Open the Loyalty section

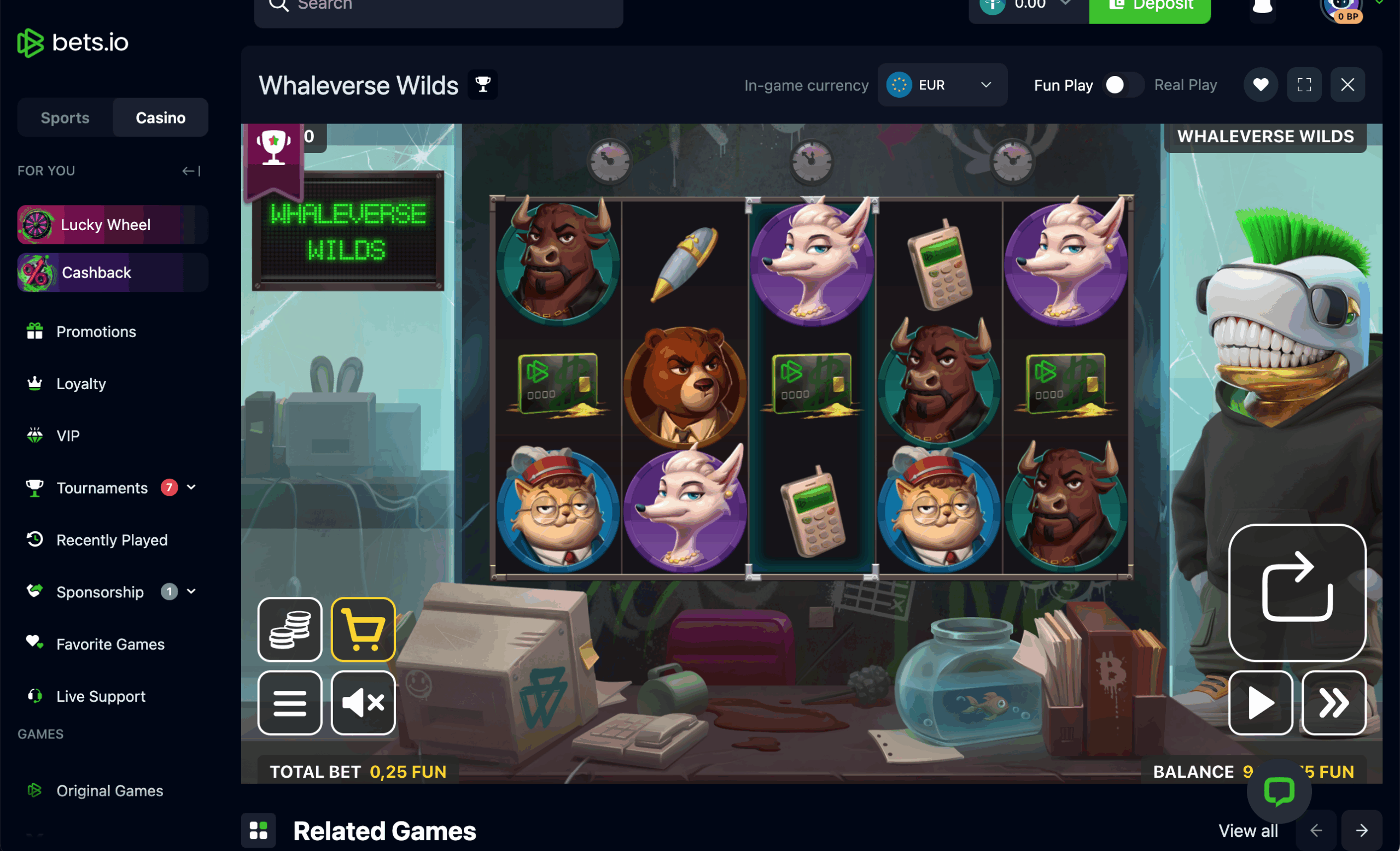[81, 383]
